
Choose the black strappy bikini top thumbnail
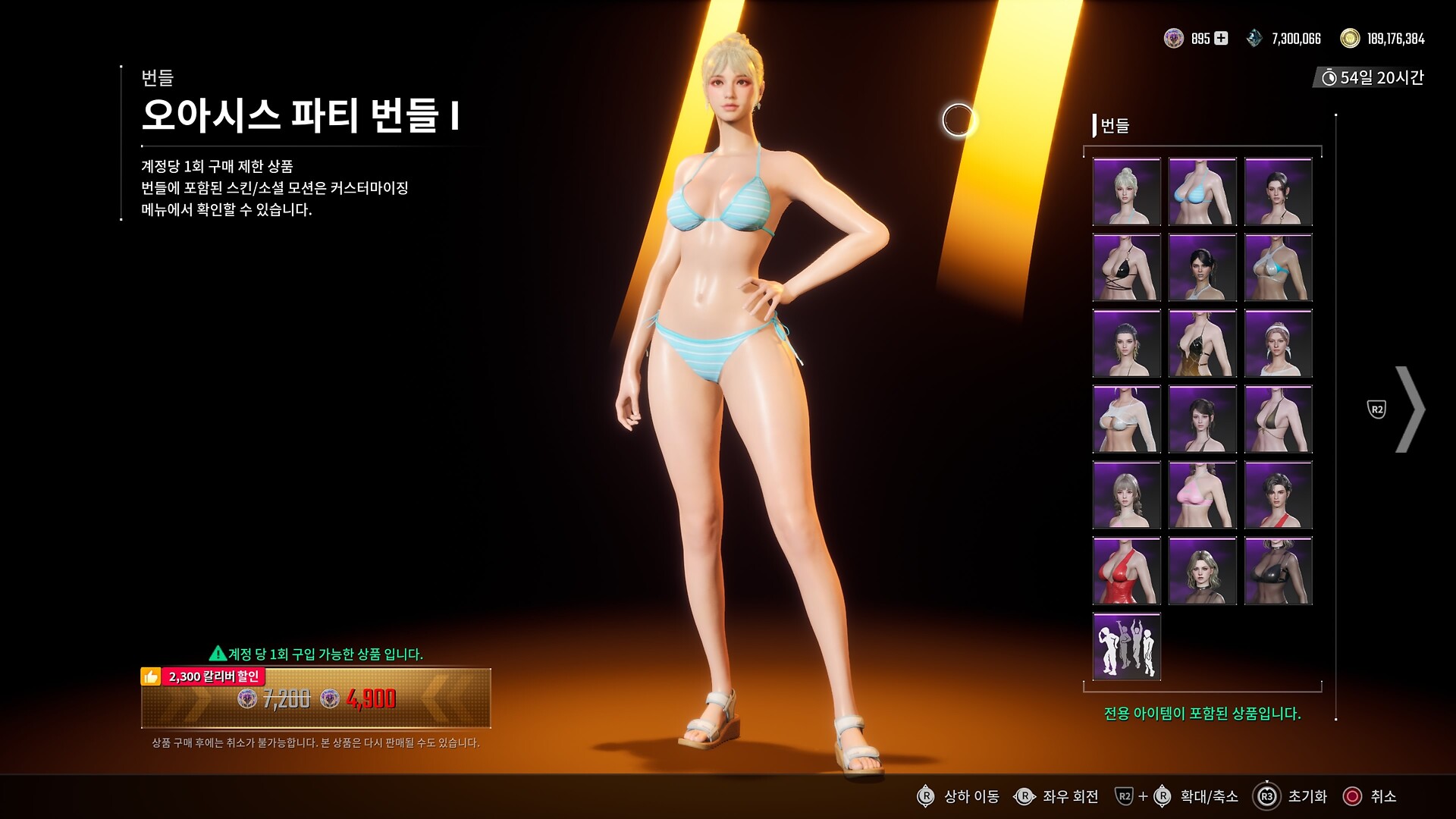coord(1126,268)
